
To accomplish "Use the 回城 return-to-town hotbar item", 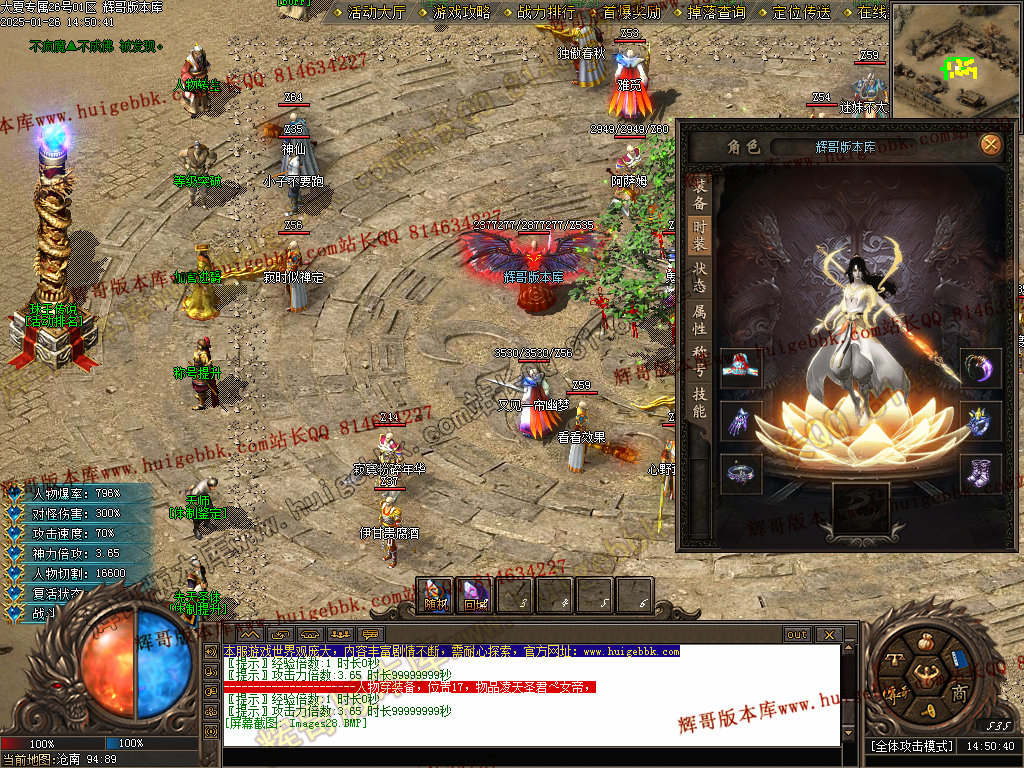I will tap(474, 596).
